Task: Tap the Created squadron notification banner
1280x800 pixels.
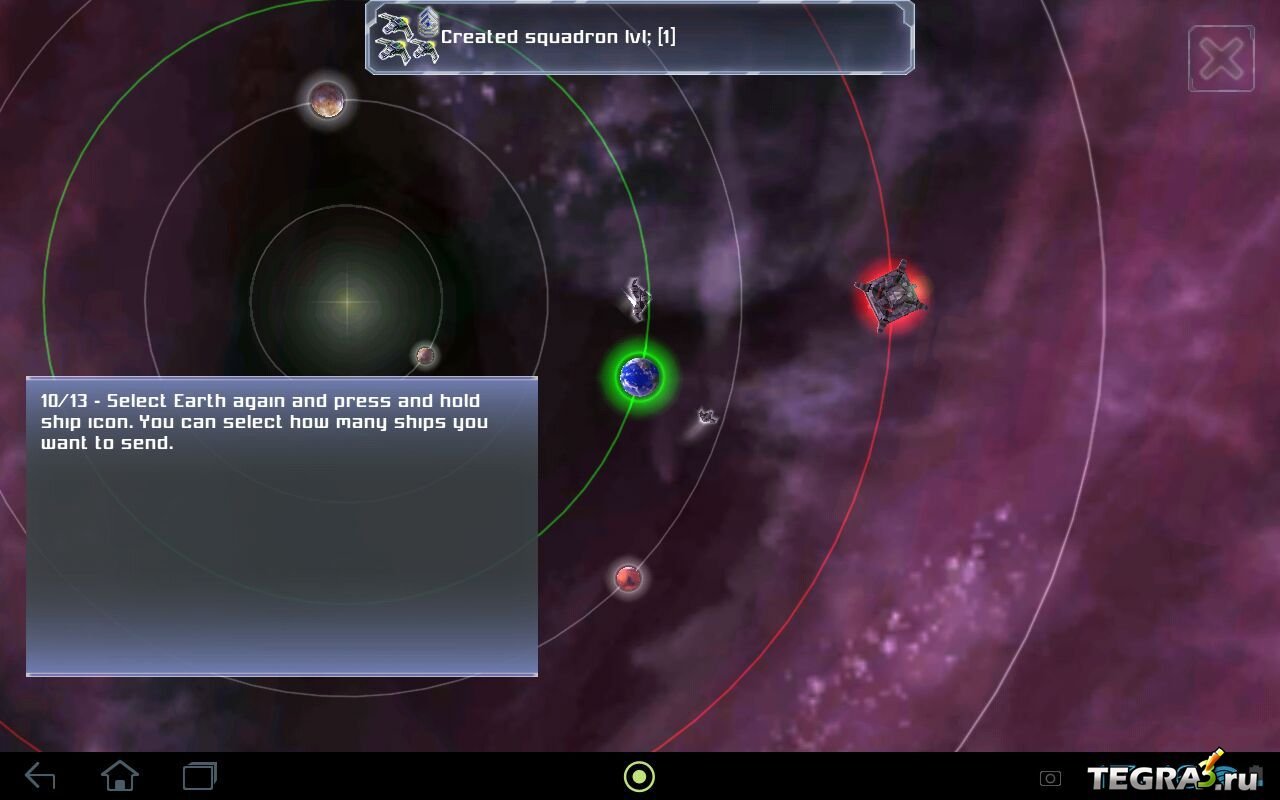Action: pos(640,38)
